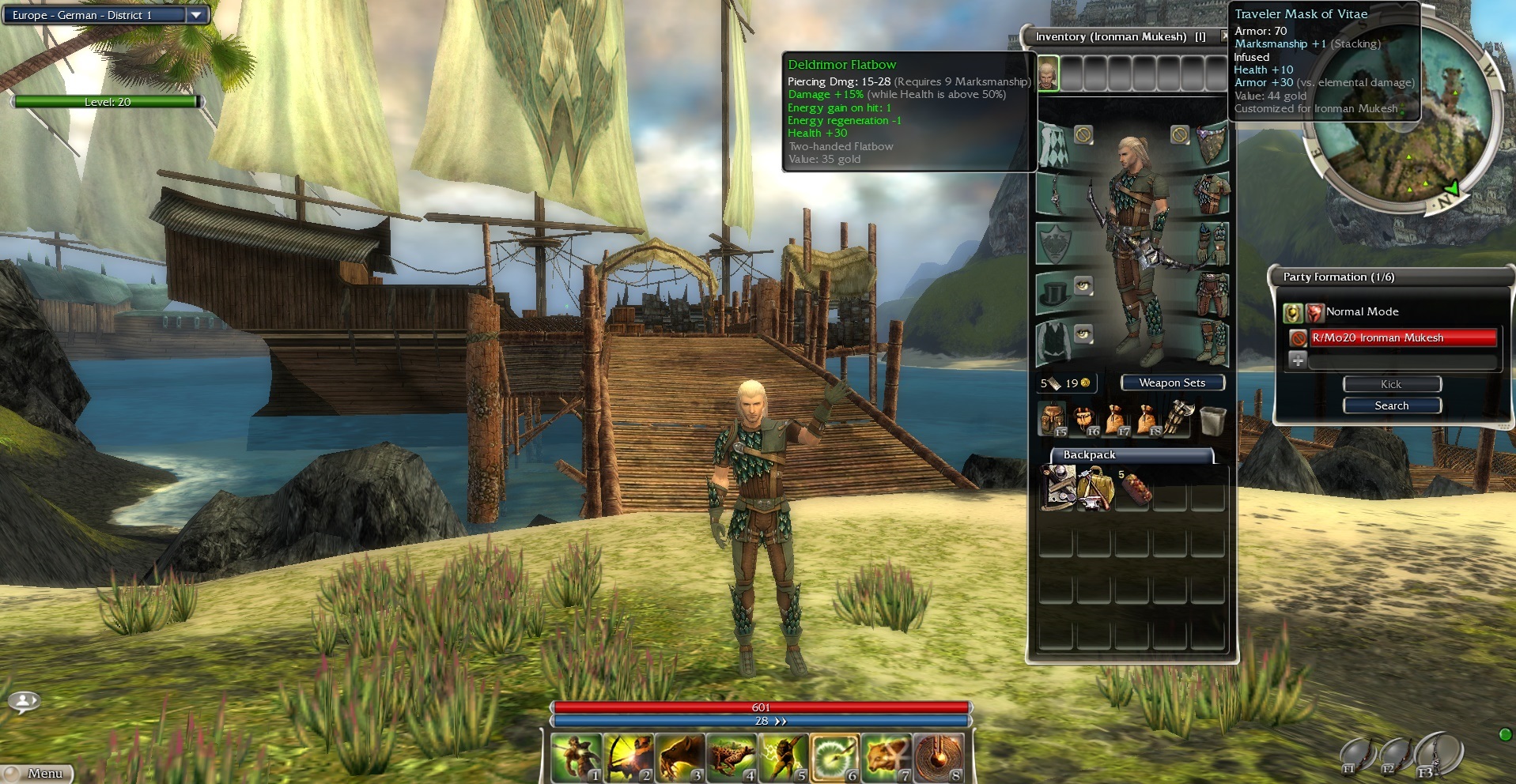Select the equipped leggings armor slot
This screenshot has width=1516, height=784.
pyautogui.click(x=1212, y=294)
